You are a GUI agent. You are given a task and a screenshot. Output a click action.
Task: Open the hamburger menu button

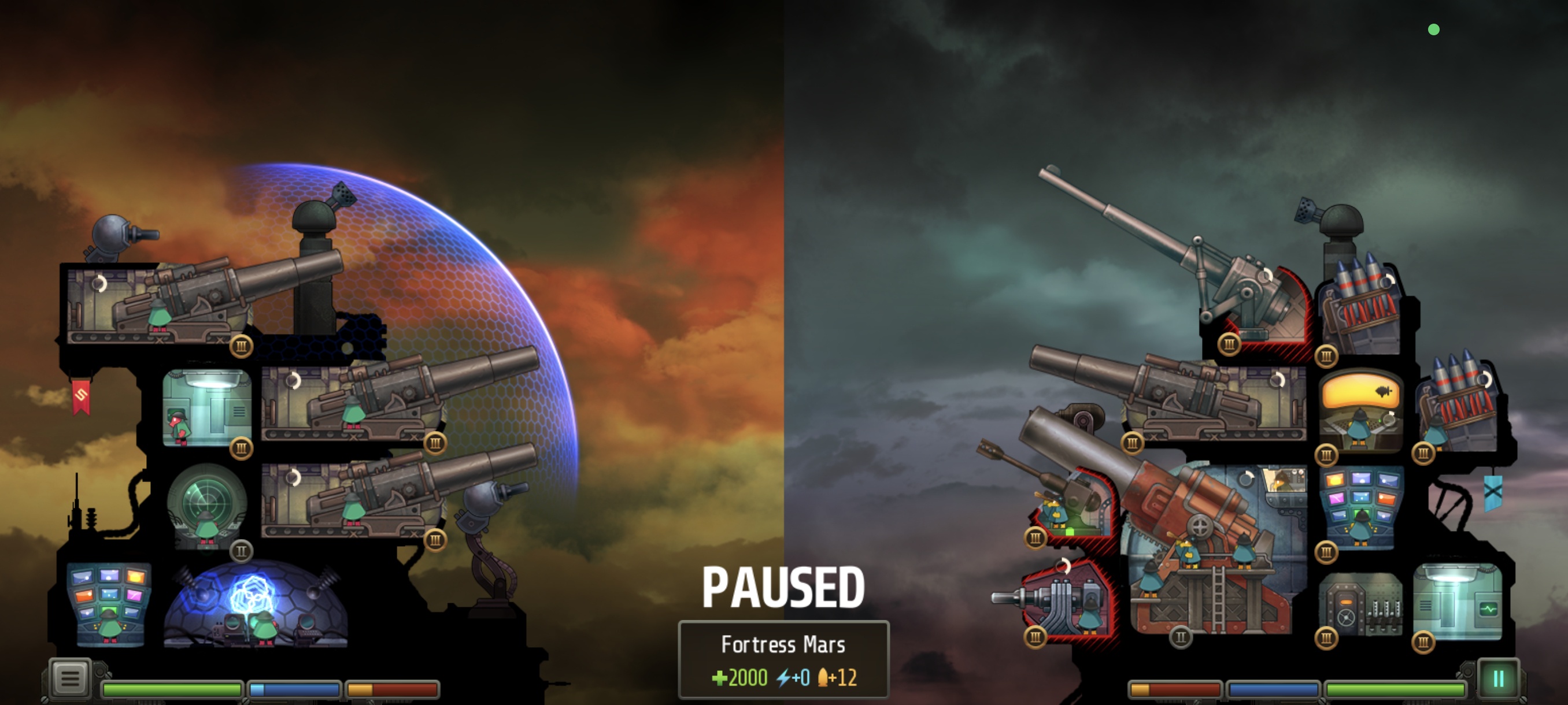(70, 678)
